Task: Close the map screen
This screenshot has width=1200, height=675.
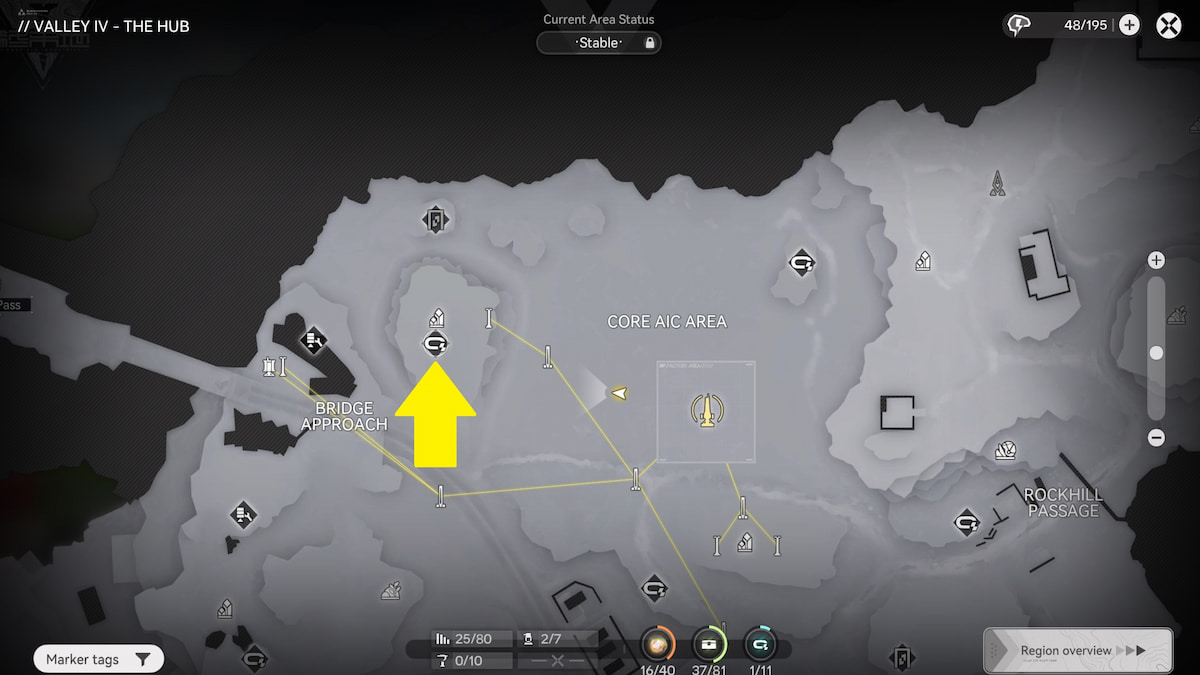Action: pos(1169,25)
